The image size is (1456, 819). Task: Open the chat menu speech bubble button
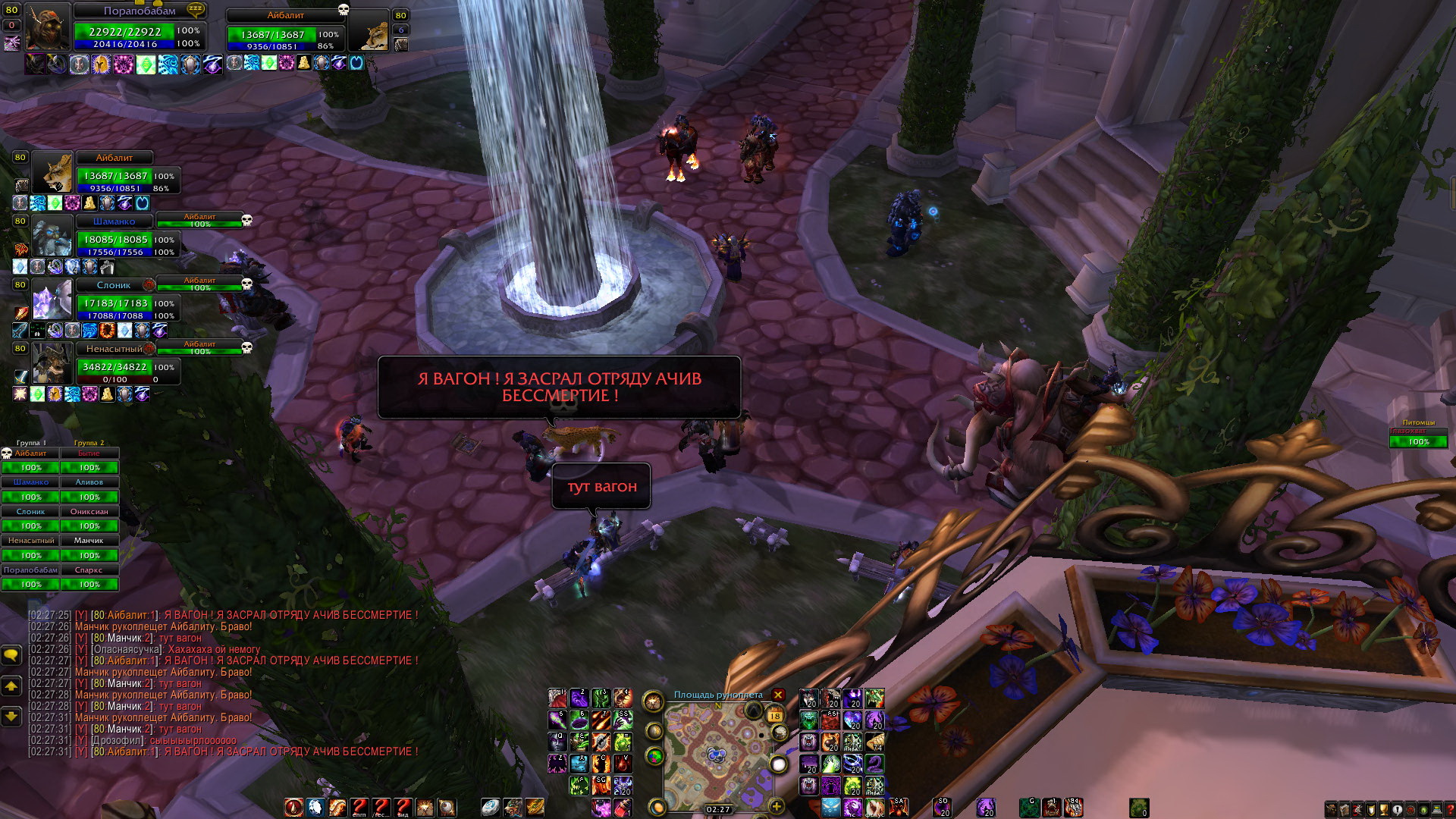click(x=11, y=654)
